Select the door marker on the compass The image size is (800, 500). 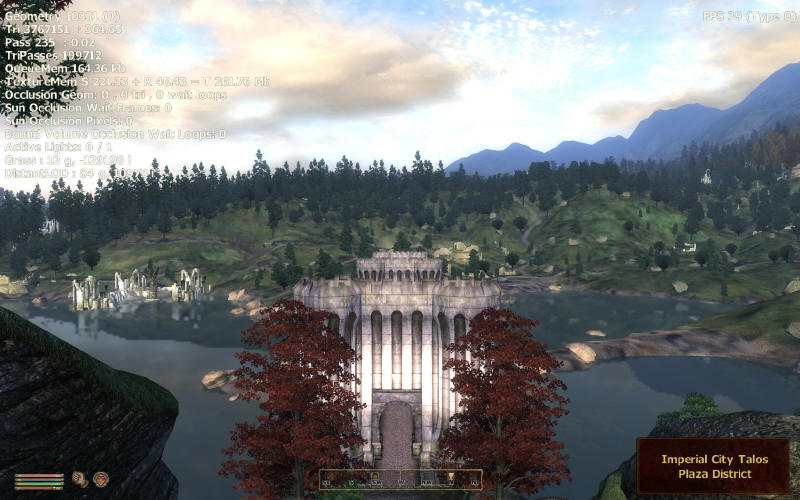coord(373,476)
